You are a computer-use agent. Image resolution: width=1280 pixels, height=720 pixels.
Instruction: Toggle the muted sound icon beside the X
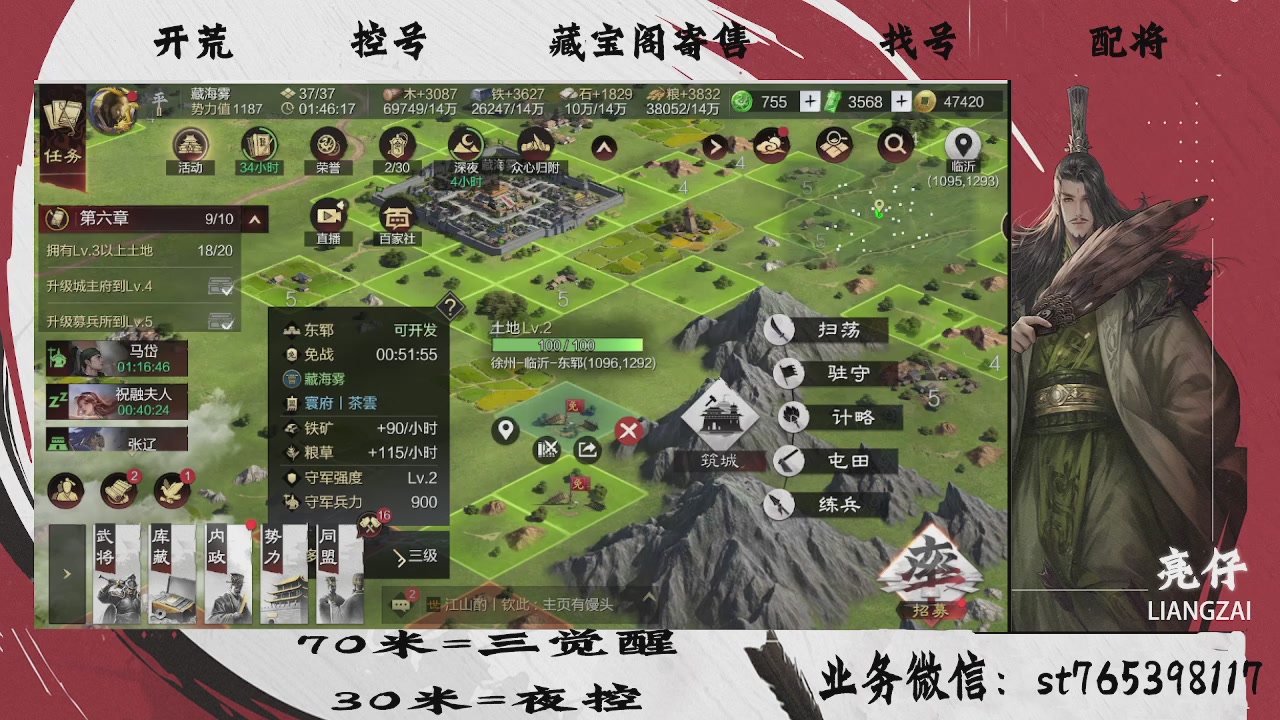tap(548, 449)
